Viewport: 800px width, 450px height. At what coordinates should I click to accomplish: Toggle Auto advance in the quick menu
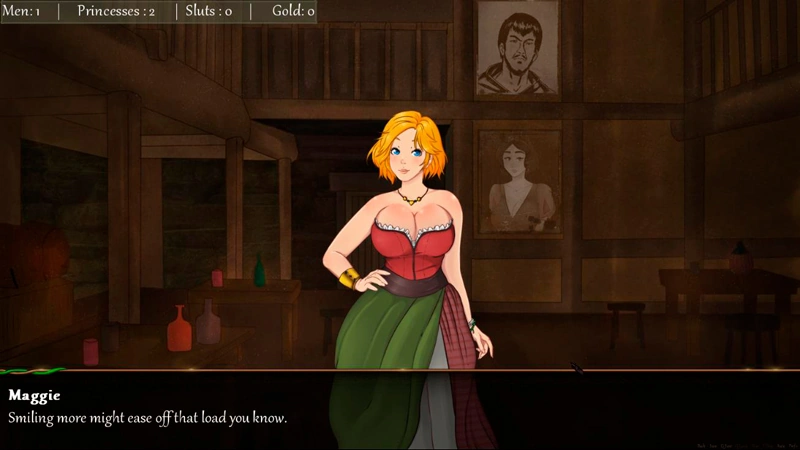(780, 445)
